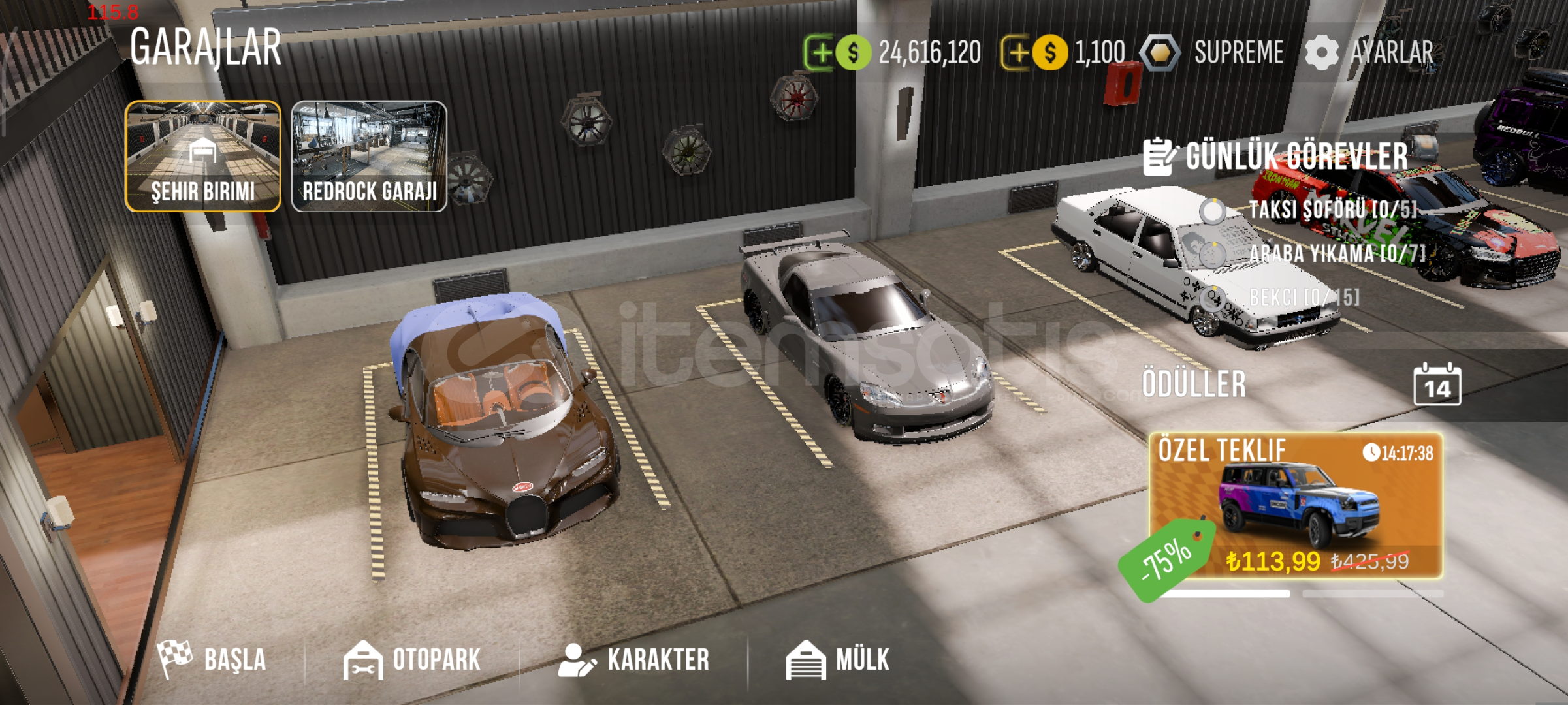The width and height of the screenshot is (1568, 705).
Task: Open the Otopark car garage menu
Action: pyautogui.click(x=413, y=659)
